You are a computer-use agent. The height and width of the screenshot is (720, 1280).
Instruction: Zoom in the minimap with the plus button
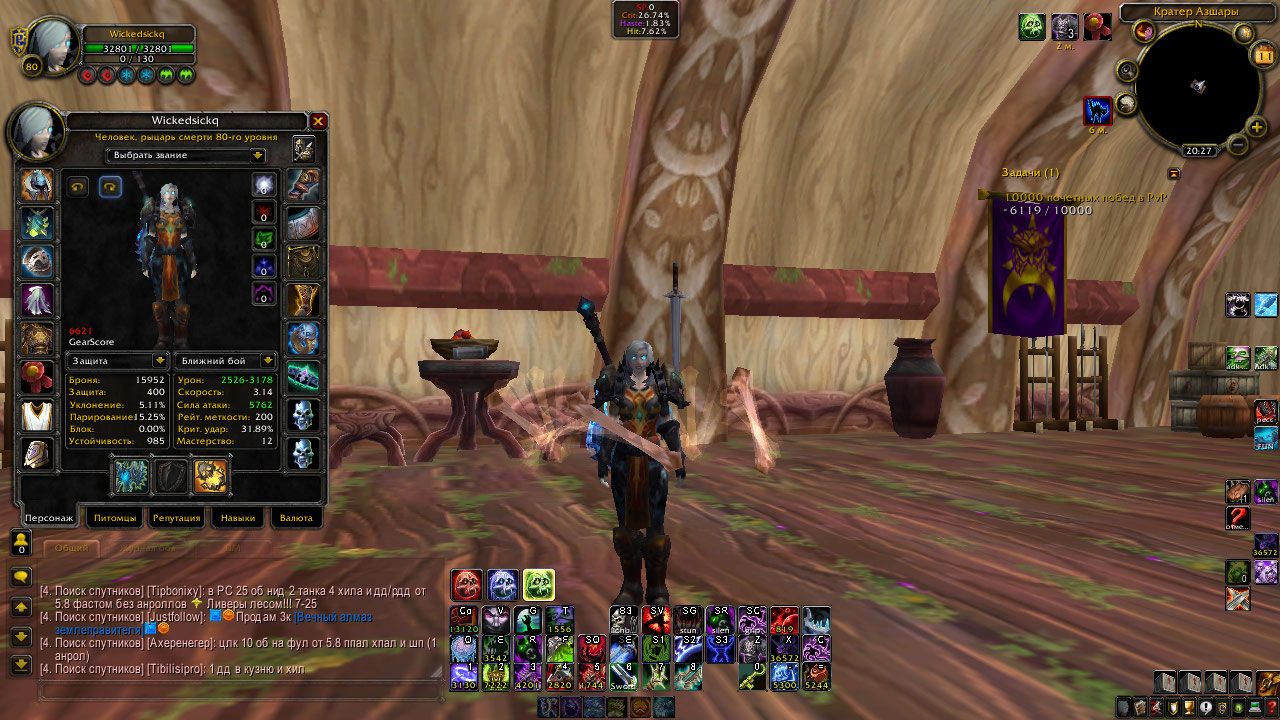tap(1257, 127)
